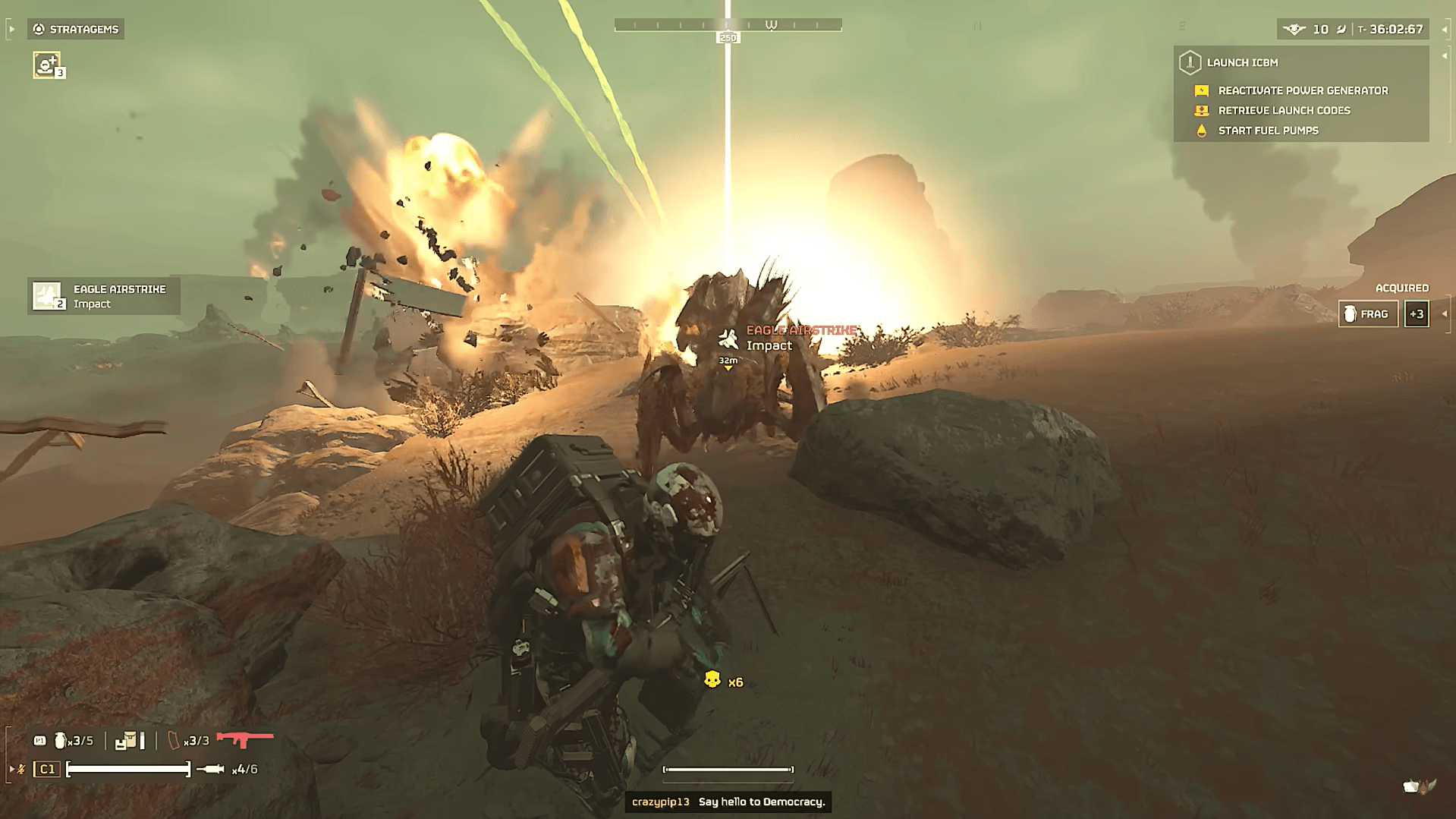Choose Start Fuel Pumps objective
The height and width of the screenshot is (819, 1456).
[1267, 131]
